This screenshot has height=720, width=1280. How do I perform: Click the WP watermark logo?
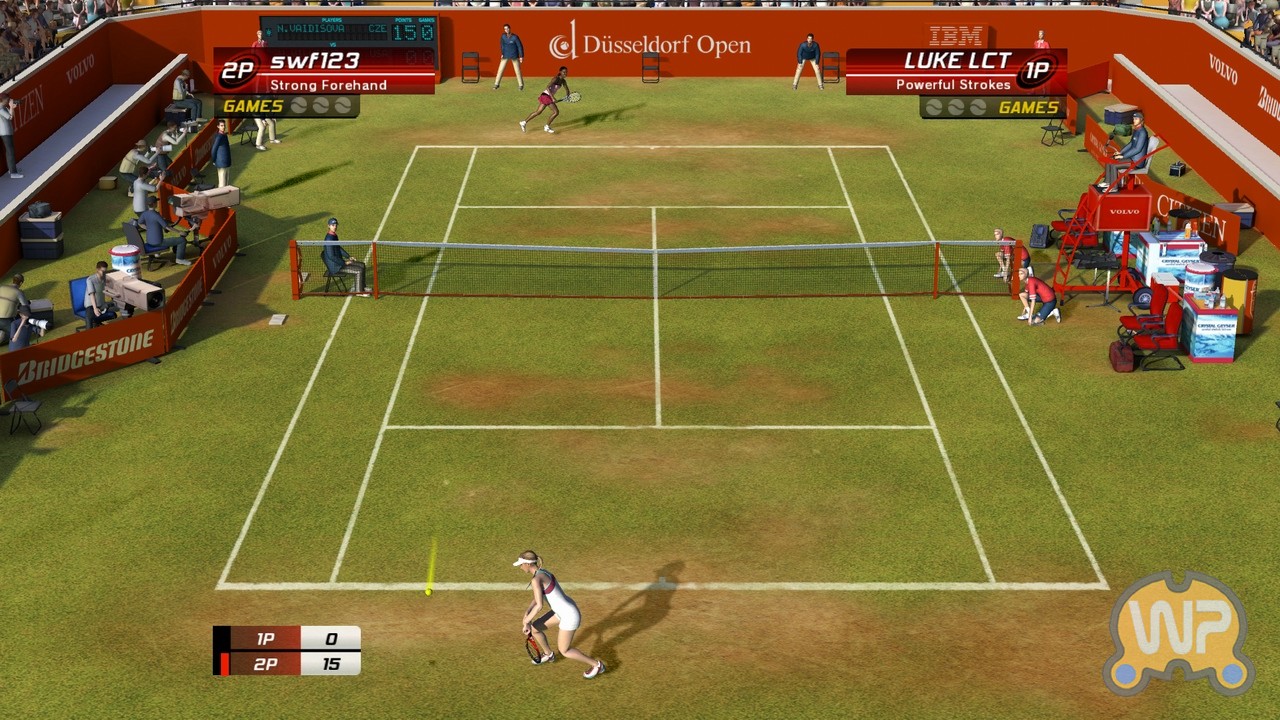(1180, 634)
